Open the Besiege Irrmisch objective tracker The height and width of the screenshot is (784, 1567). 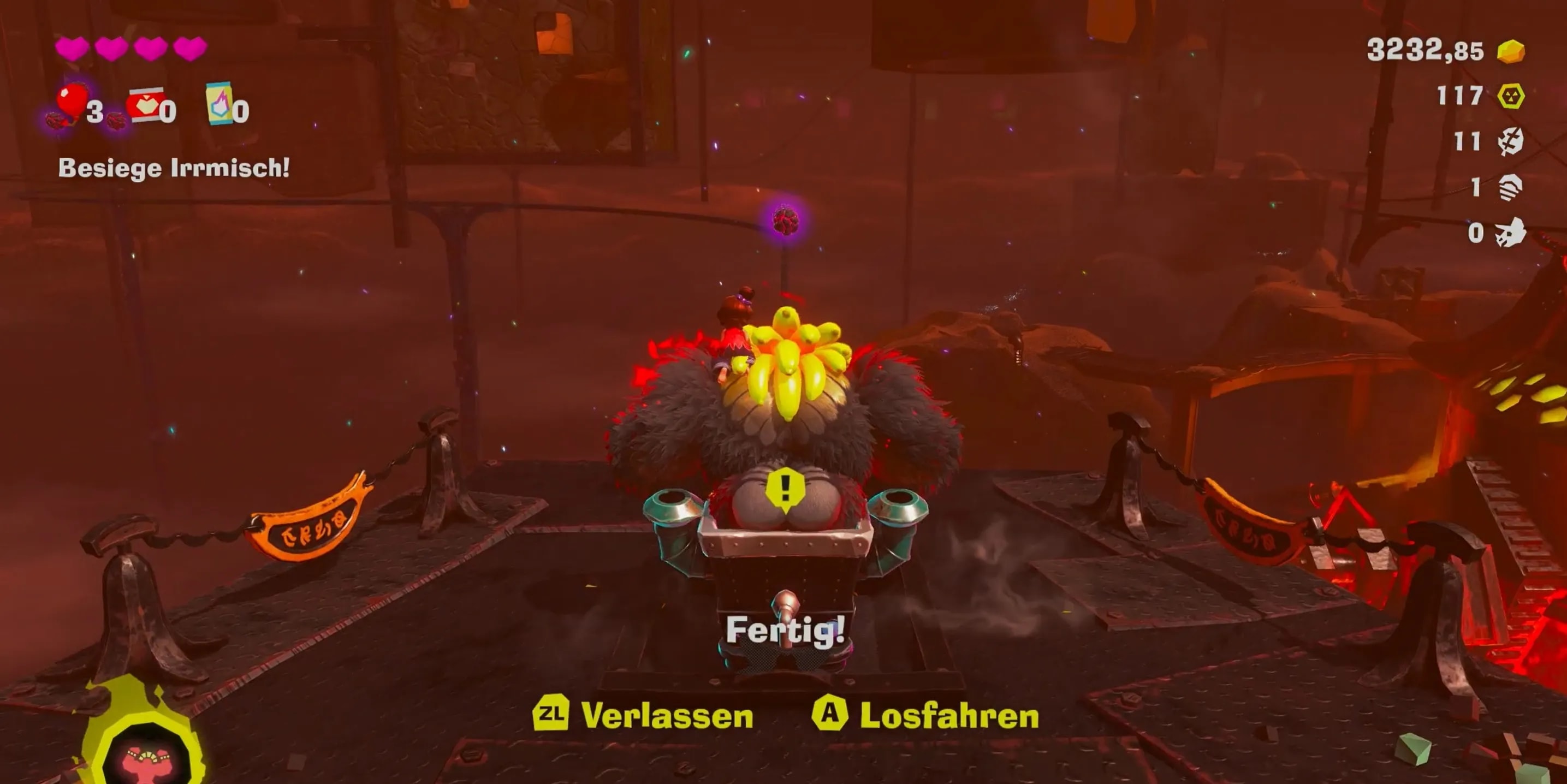coord(174,168)
